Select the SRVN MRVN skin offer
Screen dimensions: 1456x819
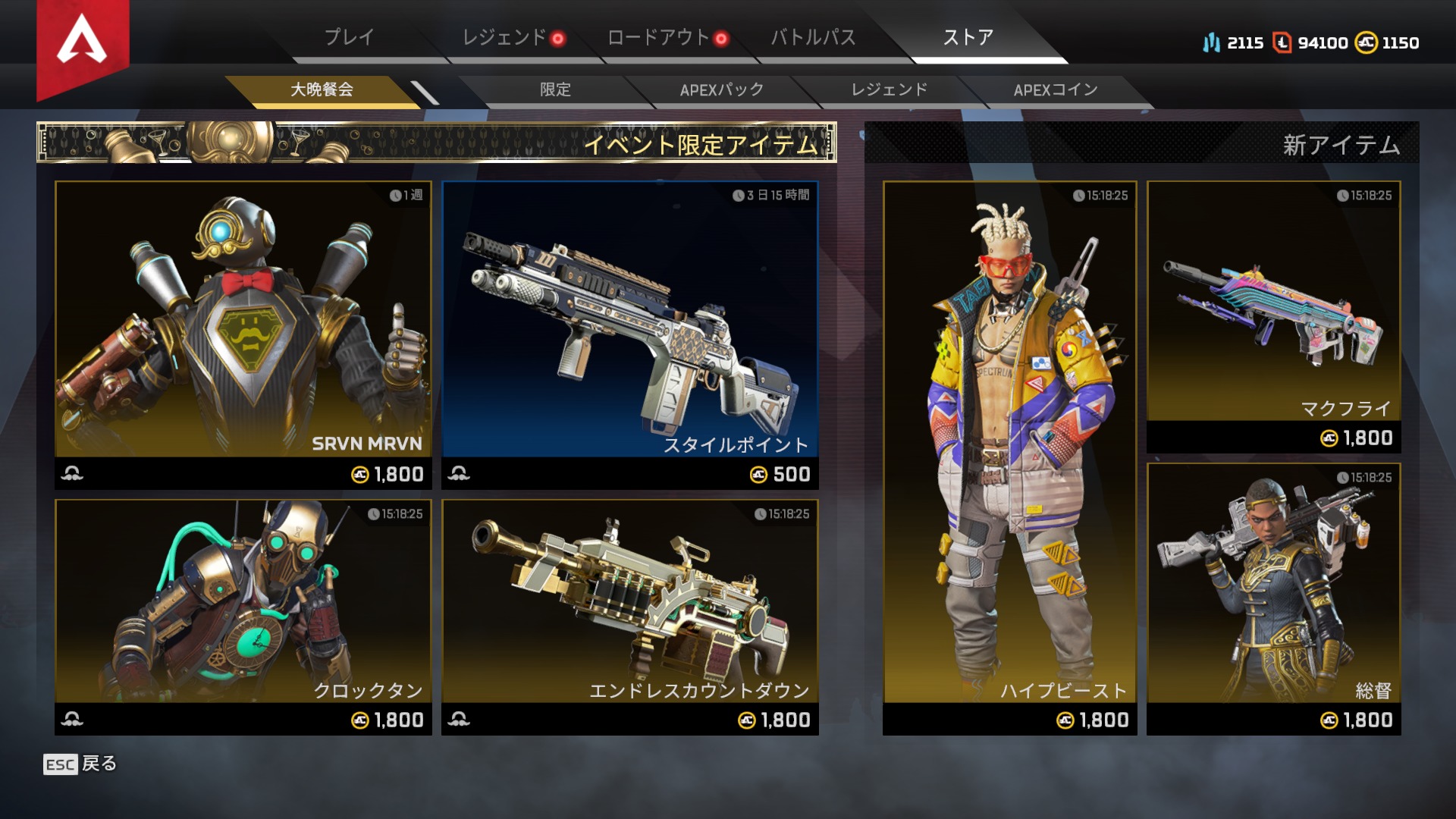pyautogui.click(x=243, y=334)
